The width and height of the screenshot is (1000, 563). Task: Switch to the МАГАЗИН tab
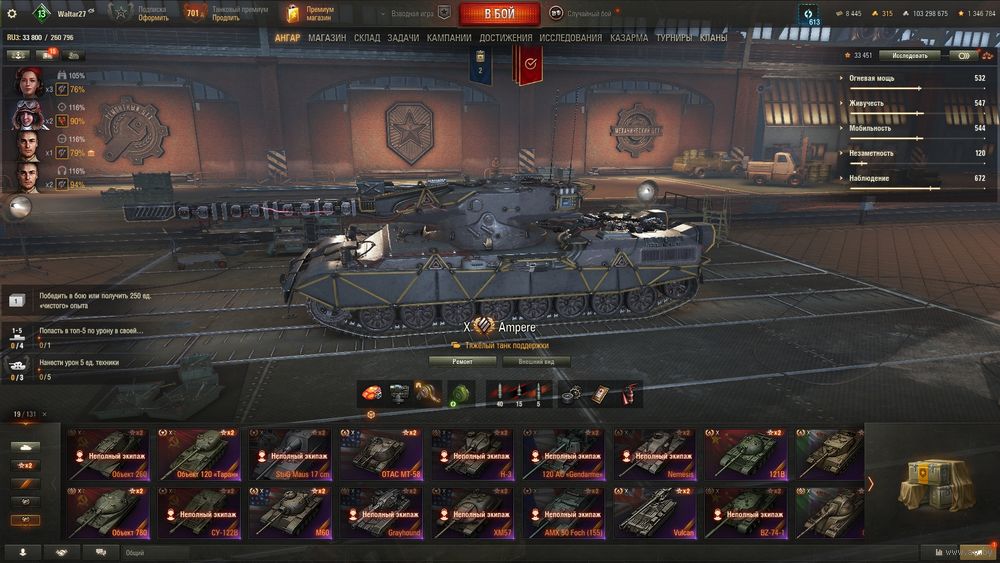coord(327,38)
